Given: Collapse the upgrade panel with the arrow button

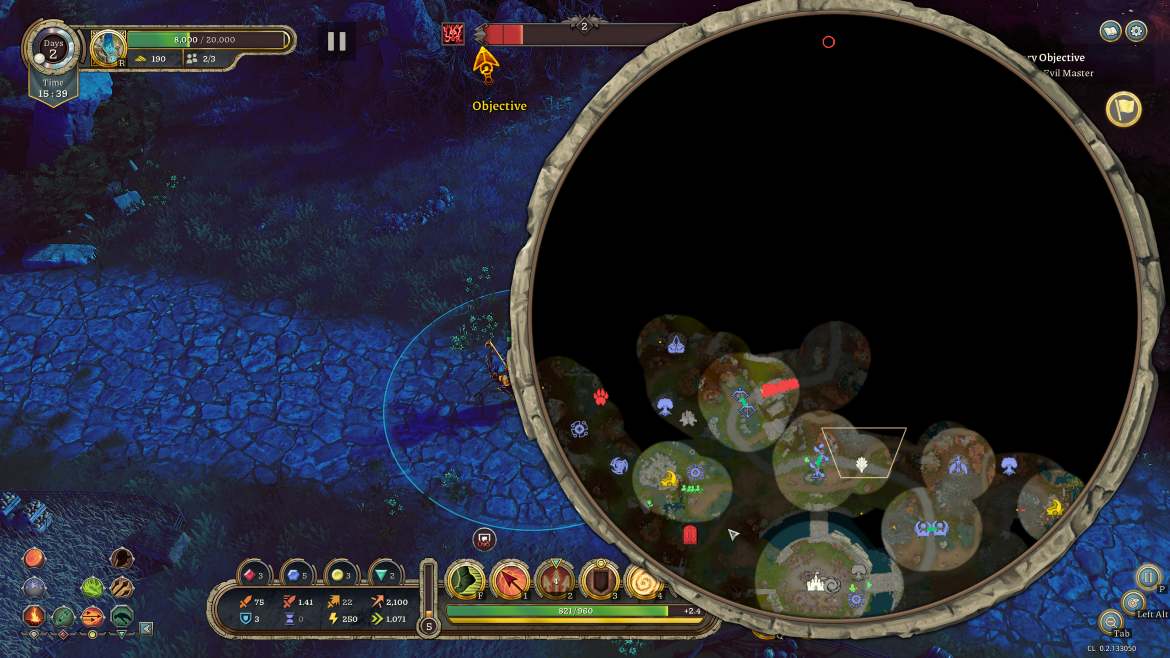Looking at the screenshot, I should 146,629.
